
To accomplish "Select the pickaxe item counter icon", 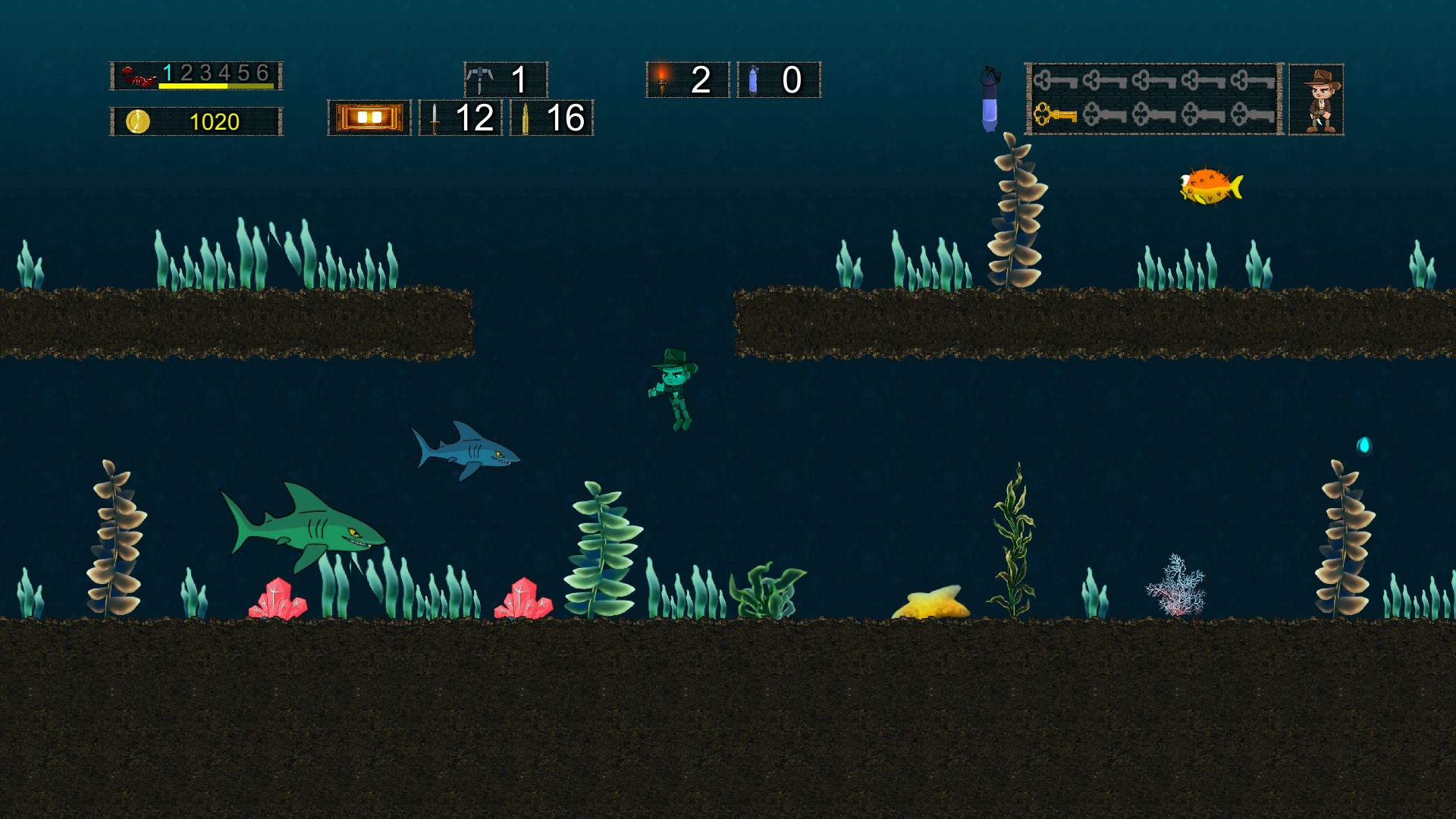I will (481, 78).
